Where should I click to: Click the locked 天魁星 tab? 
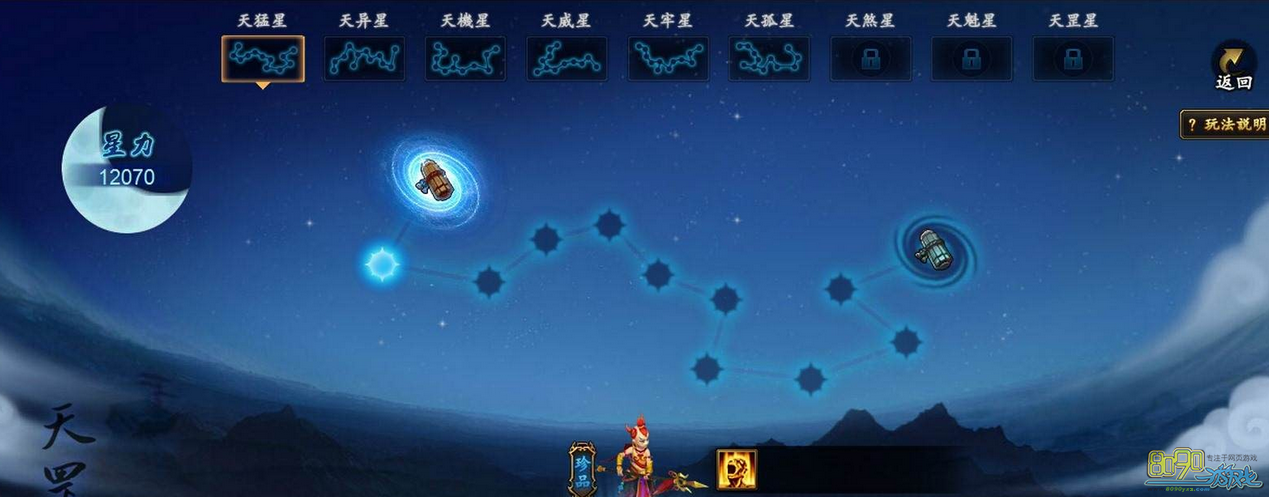(971, 59)
